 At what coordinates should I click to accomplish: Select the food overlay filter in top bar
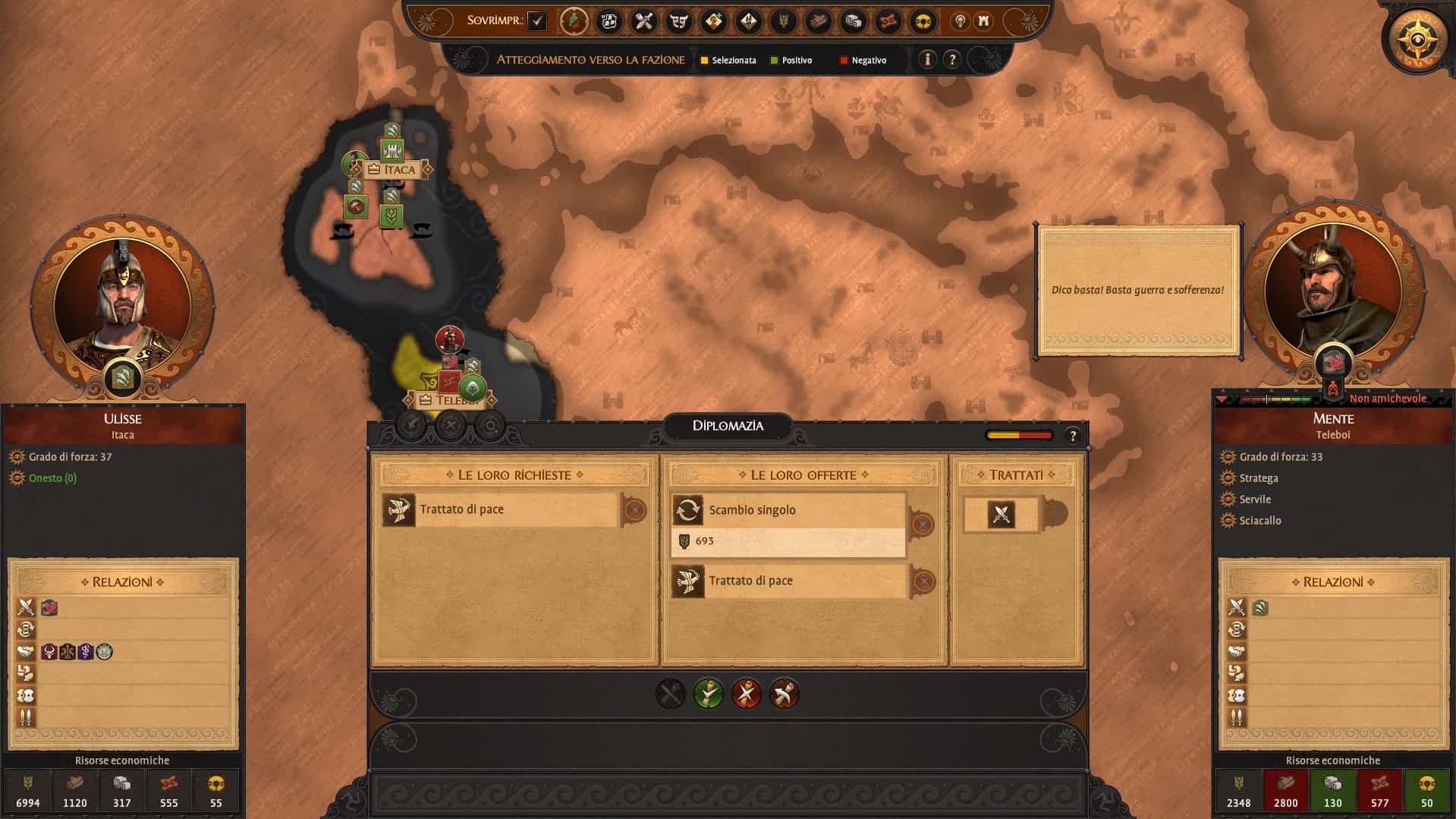pos(784,21)
